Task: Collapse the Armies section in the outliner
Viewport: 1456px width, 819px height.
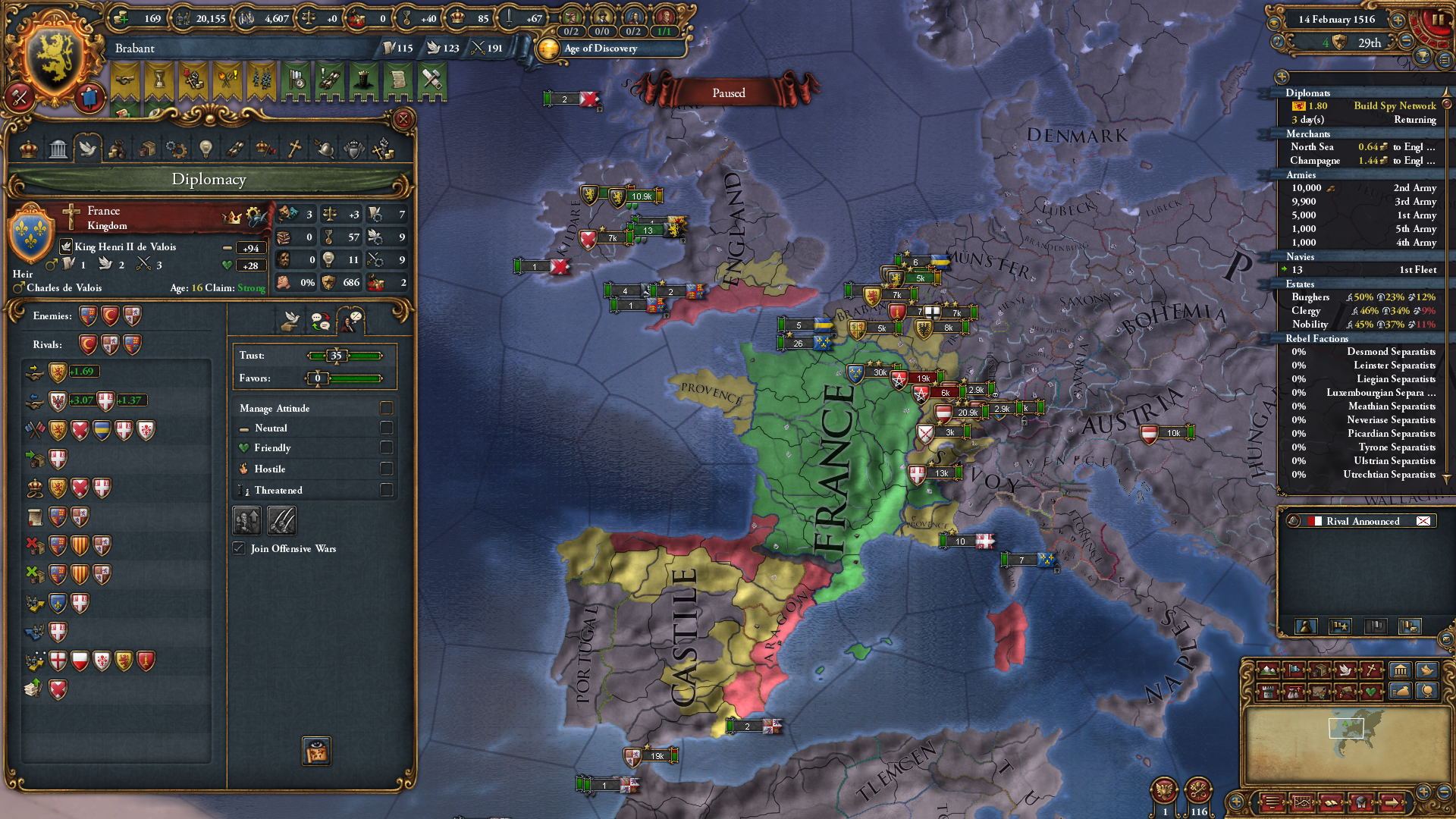Action: coord(1301,174)
